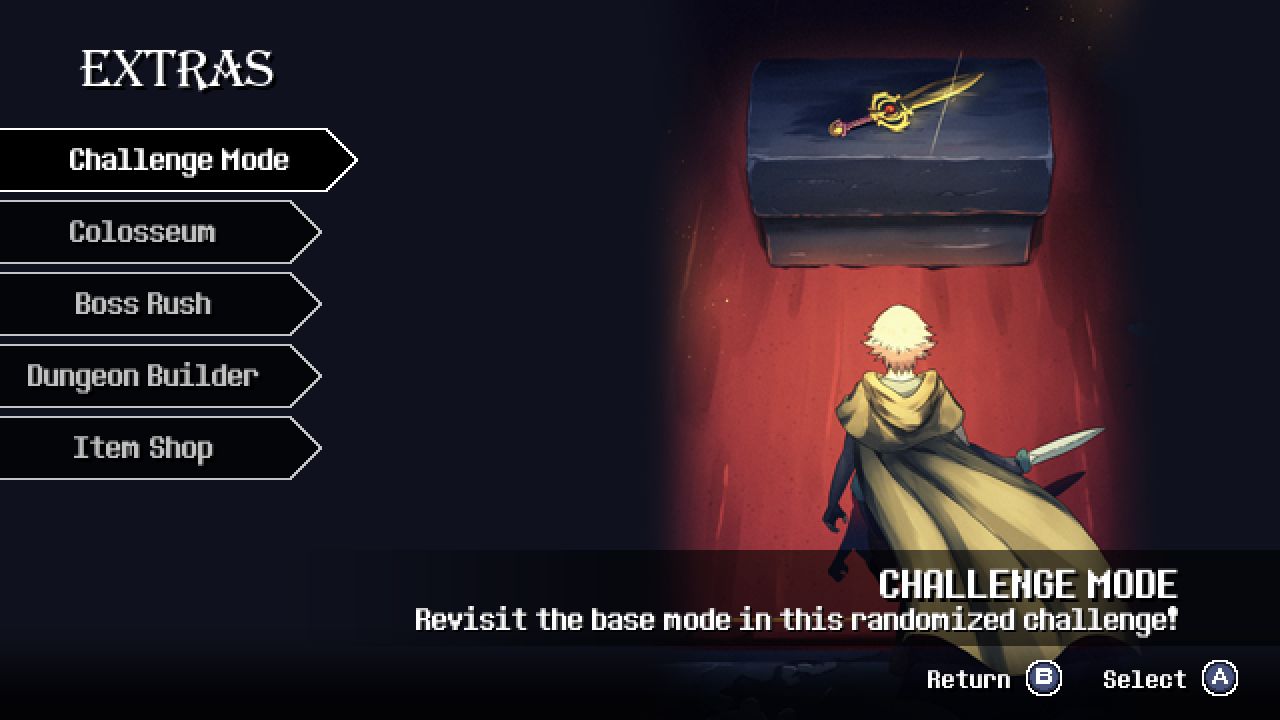Viewport: 1280px width, 720px height.
Task: Click the EXTRAS title text
Action: click(178, 68)
